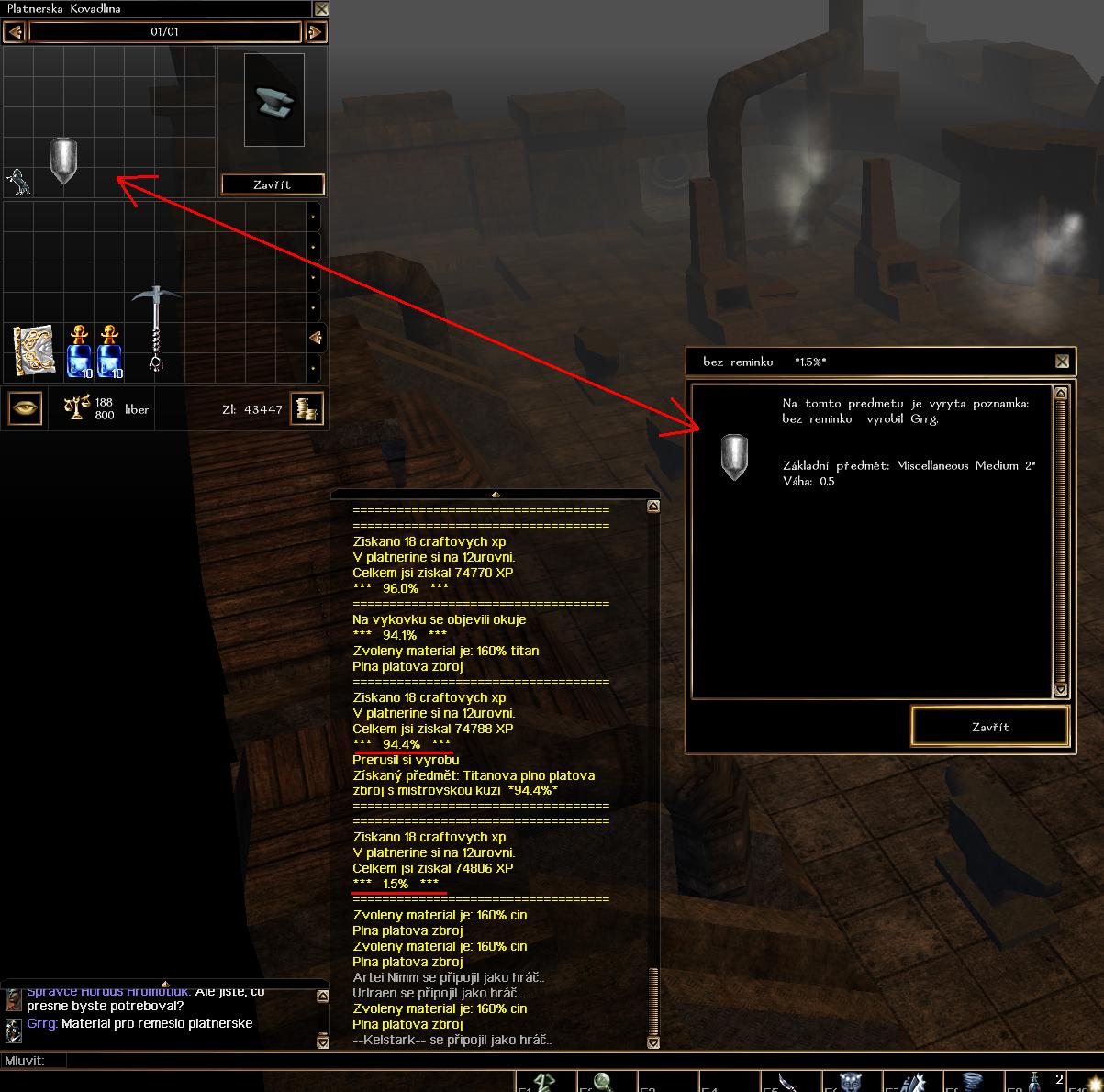The width and height of the screenshot is (1104, 1092).
Task: Pick the pickaxe in the inventory
Action: (x=156, y=328)
